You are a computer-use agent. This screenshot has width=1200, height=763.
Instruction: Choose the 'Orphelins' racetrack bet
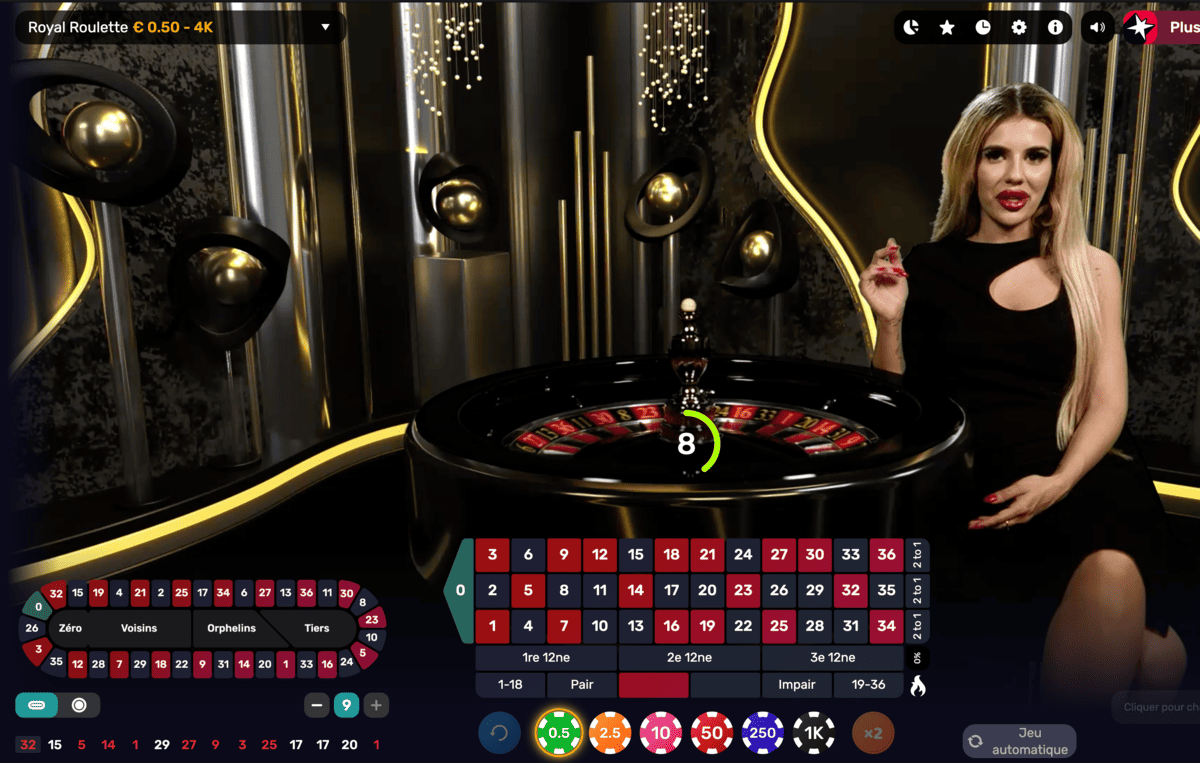pyautogui.click(x=231, y=628)
